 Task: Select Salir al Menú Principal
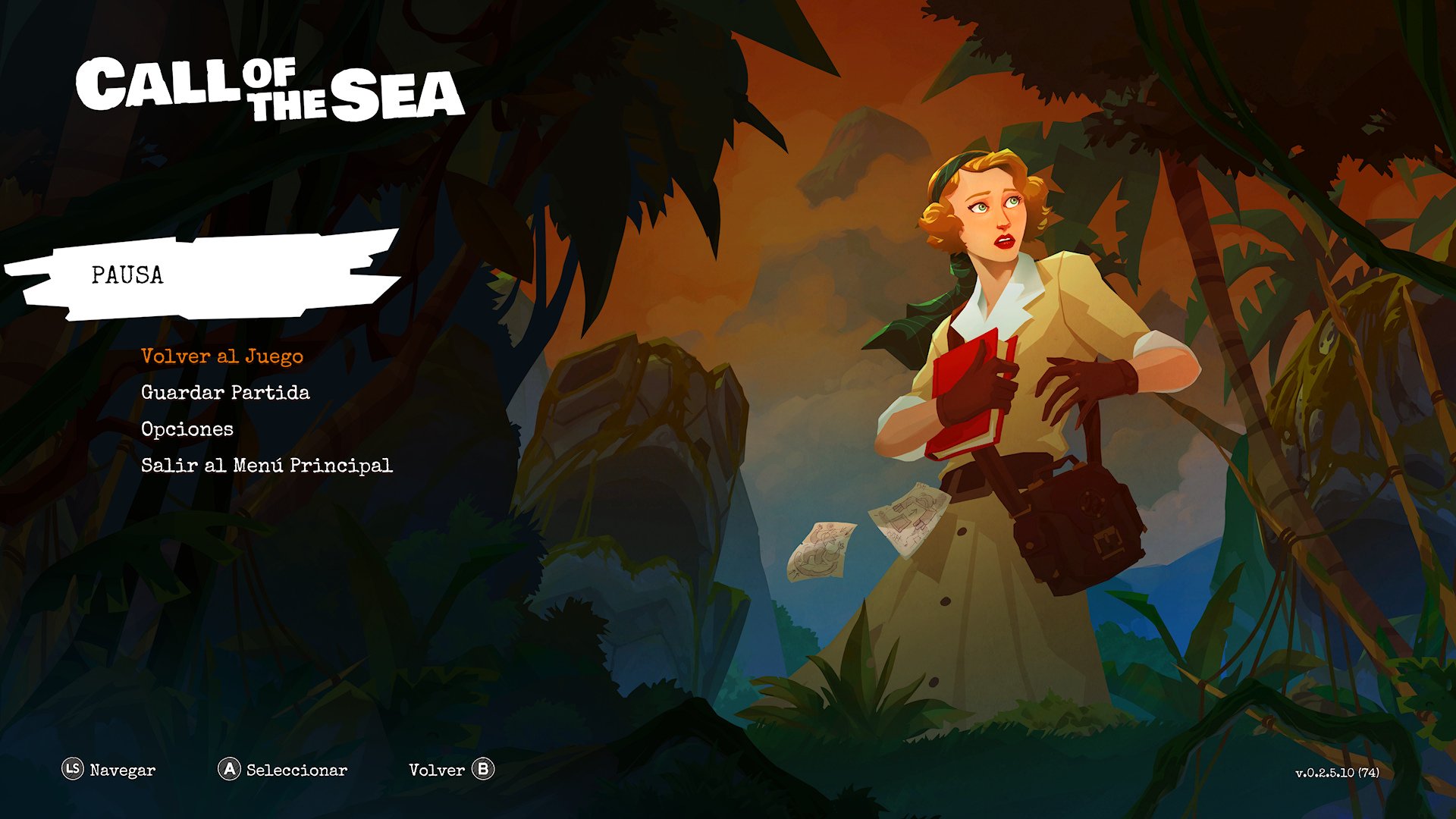click(267, 466)
